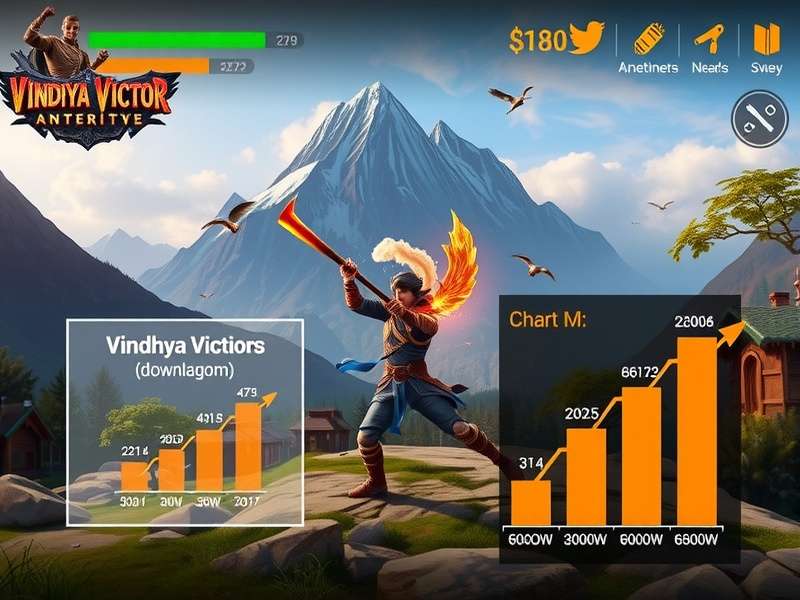Image resolution: width=800 pixels, height=600 pixels.
Task: Open the Anetiners menu icon
Action: coord(647,40)
